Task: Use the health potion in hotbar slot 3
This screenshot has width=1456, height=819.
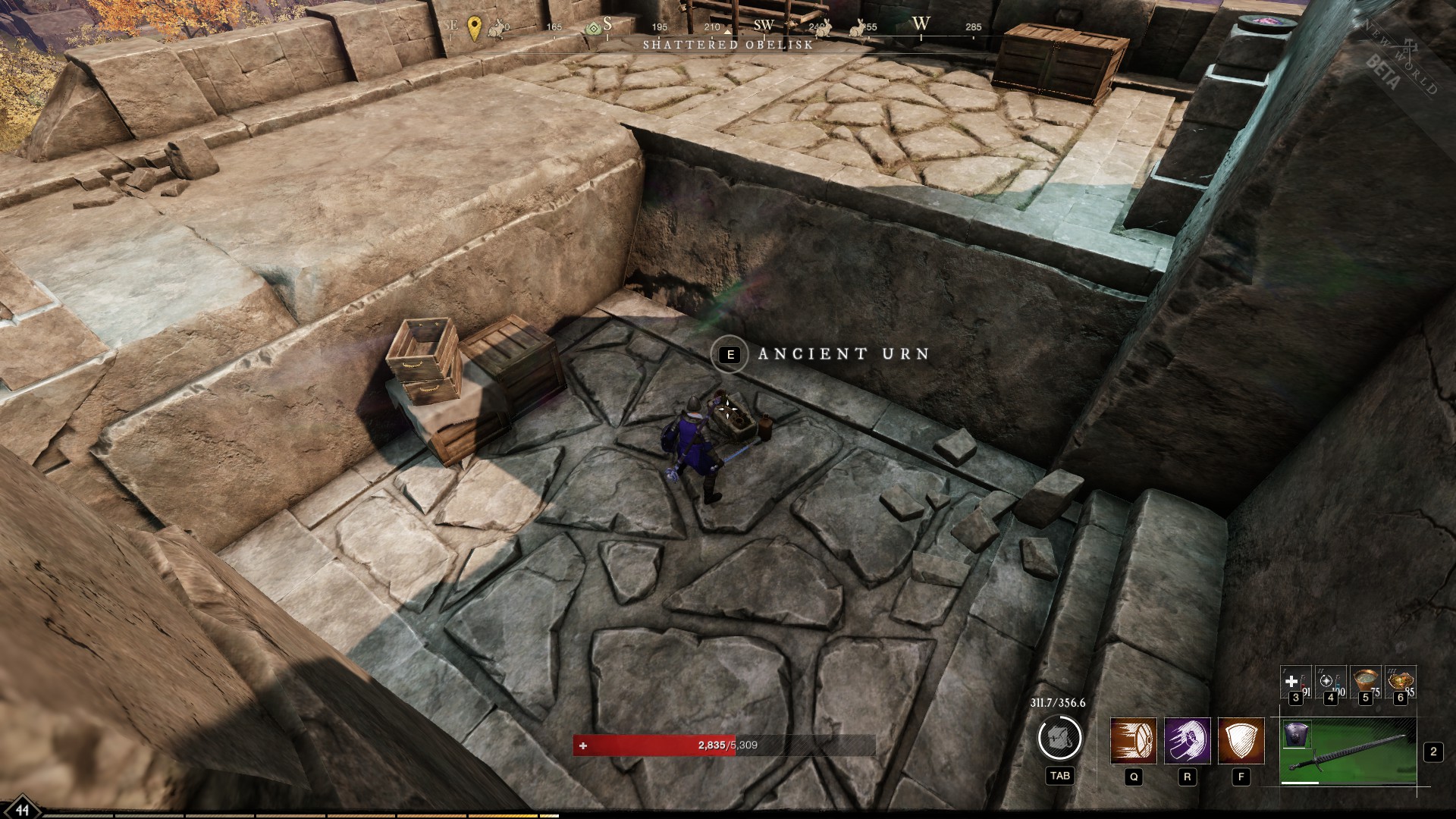Action: coord(1294,682)
